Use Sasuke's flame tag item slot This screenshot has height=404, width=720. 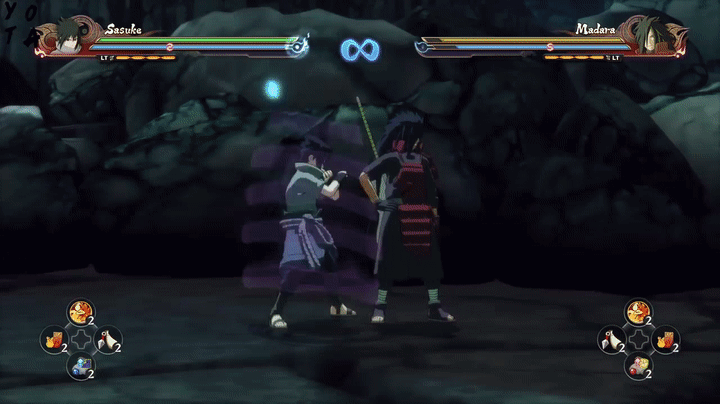tap(53, 340)
